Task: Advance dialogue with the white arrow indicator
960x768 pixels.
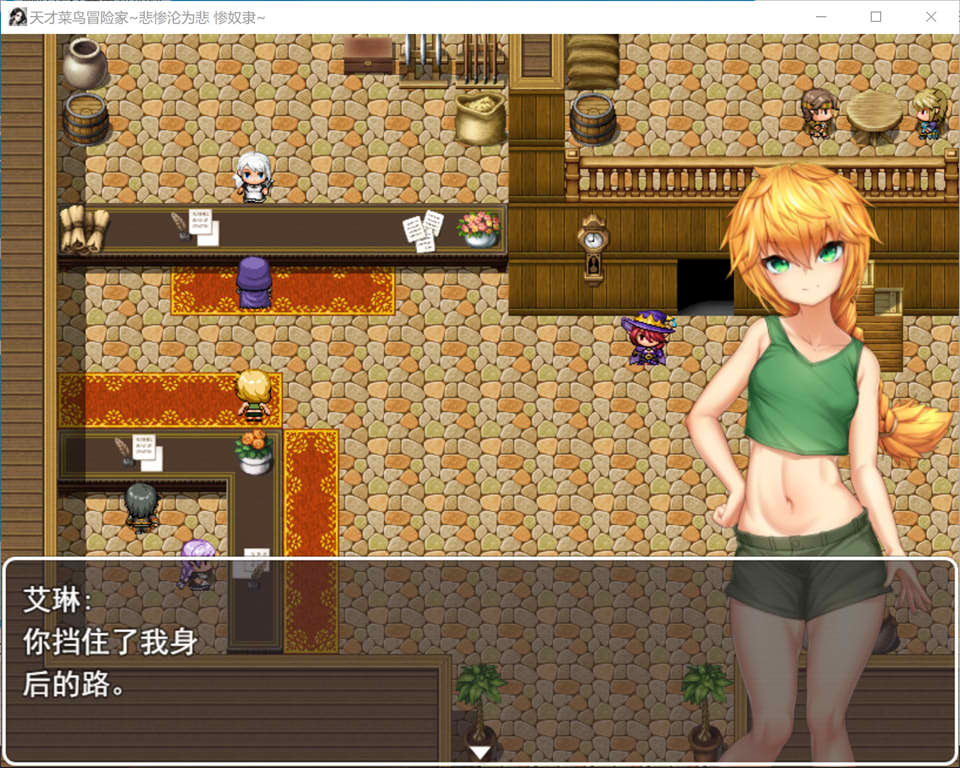Action: click(x=480, y=752)
